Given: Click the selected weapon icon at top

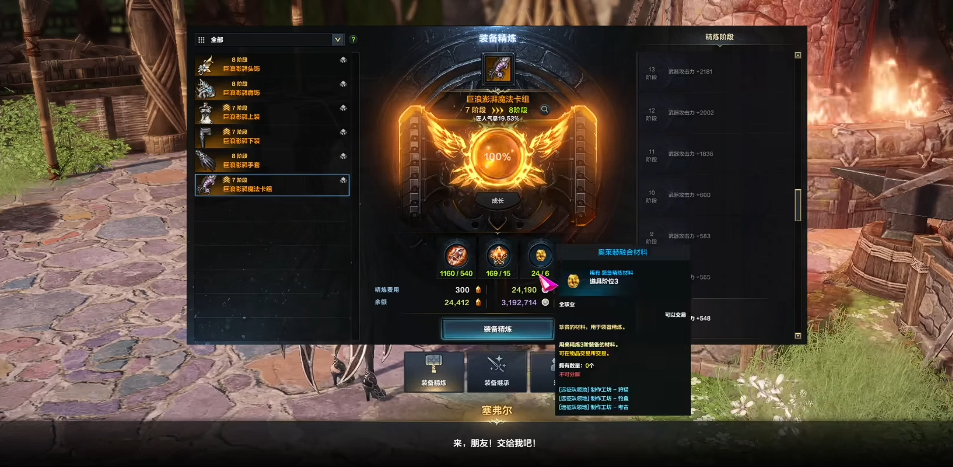Looking at the screenshot, I should pos(497,70).
